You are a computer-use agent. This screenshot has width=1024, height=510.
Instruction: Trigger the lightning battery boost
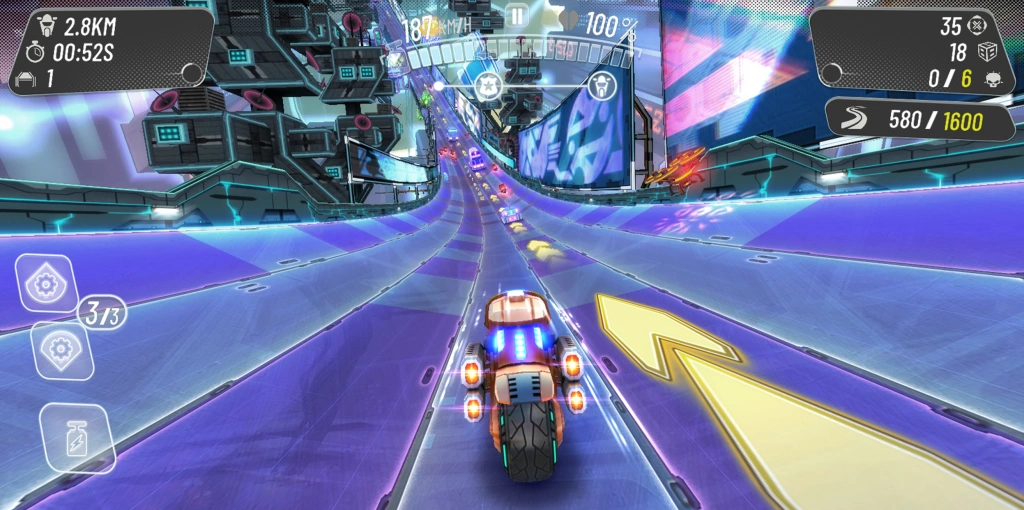(x=77, y=439)
